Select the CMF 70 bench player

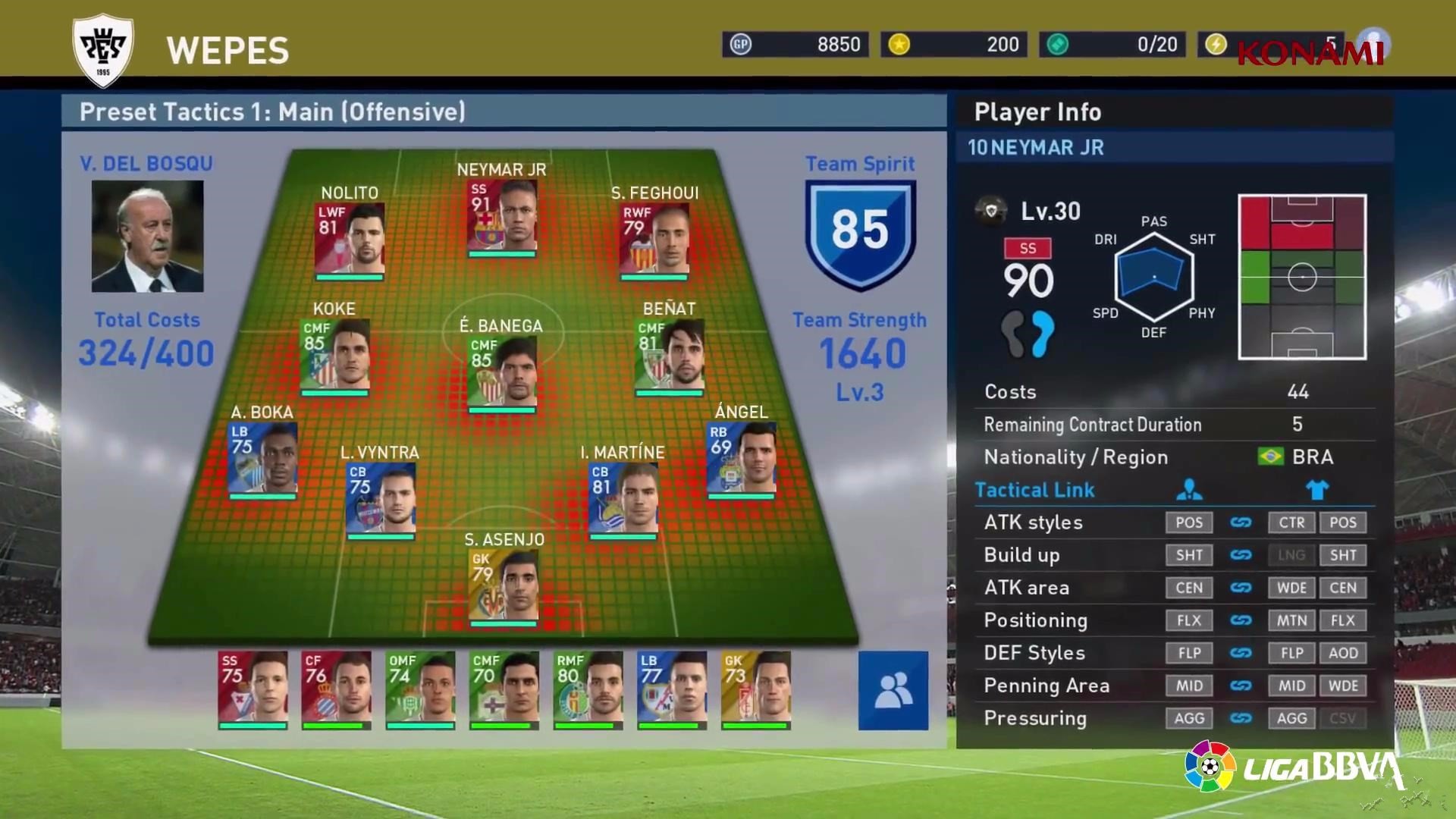[504, 689]
